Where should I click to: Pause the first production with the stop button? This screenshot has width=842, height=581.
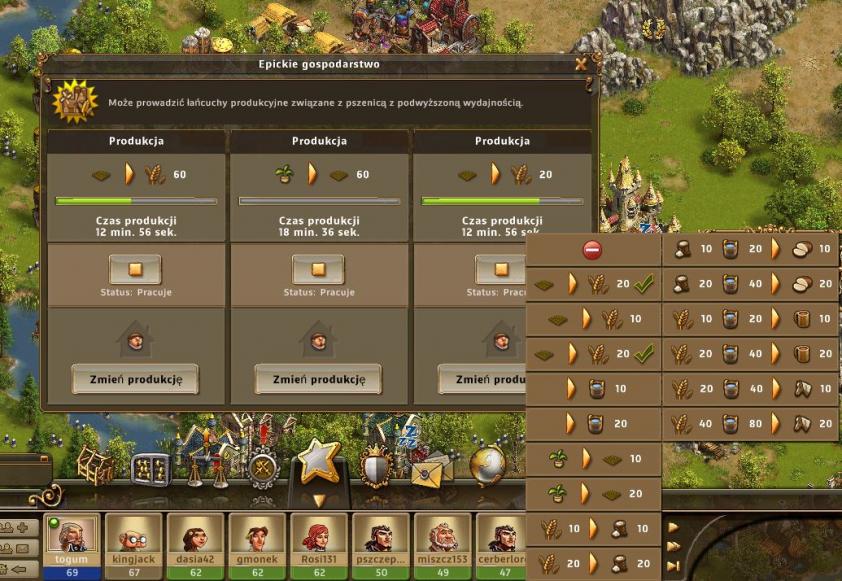(135, 269)
